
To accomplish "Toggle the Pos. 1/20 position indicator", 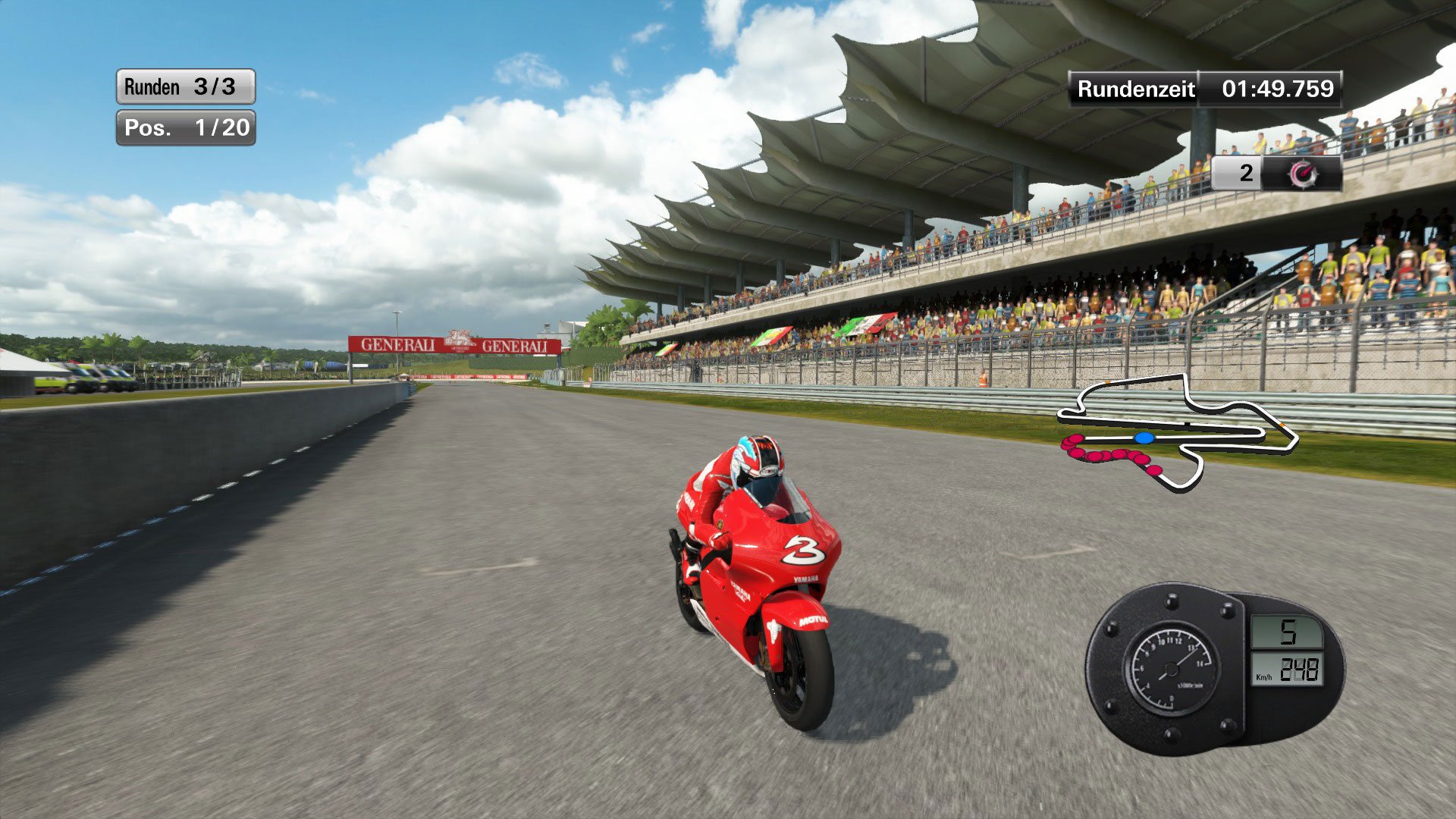I will [x=184, y=128].
